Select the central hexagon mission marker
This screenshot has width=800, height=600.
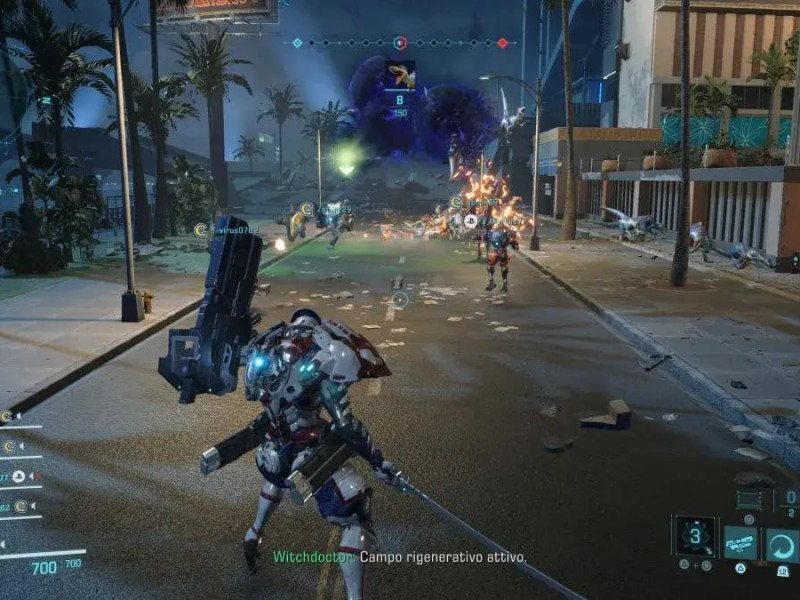(x=399, y=43)
